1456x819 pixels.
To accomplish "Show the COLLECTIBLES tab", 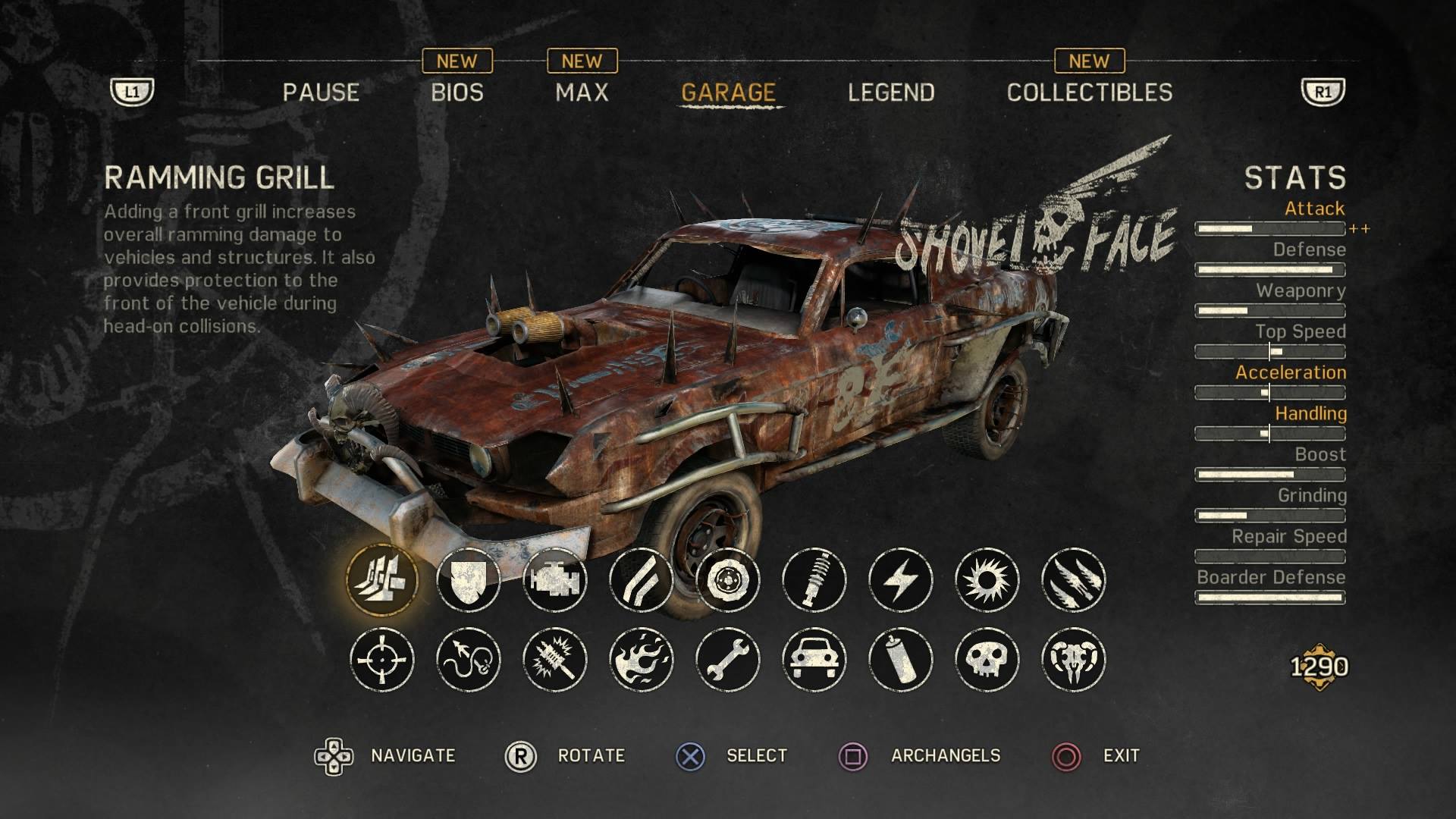I will click(1089, 93).
